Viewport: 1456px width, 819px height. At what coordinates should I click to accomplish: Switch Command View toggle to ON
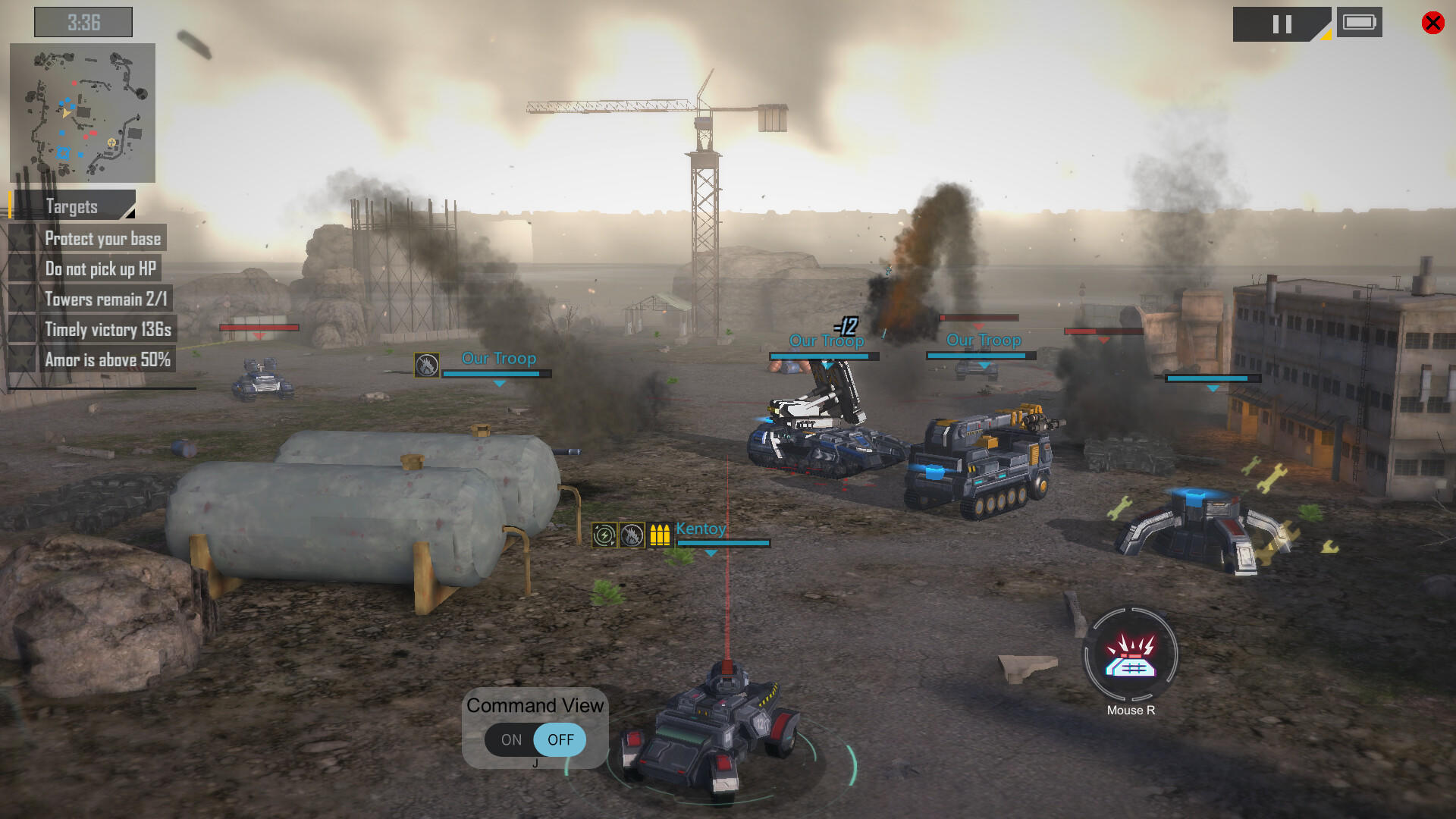pyautogui.click(x=510, y=740)
